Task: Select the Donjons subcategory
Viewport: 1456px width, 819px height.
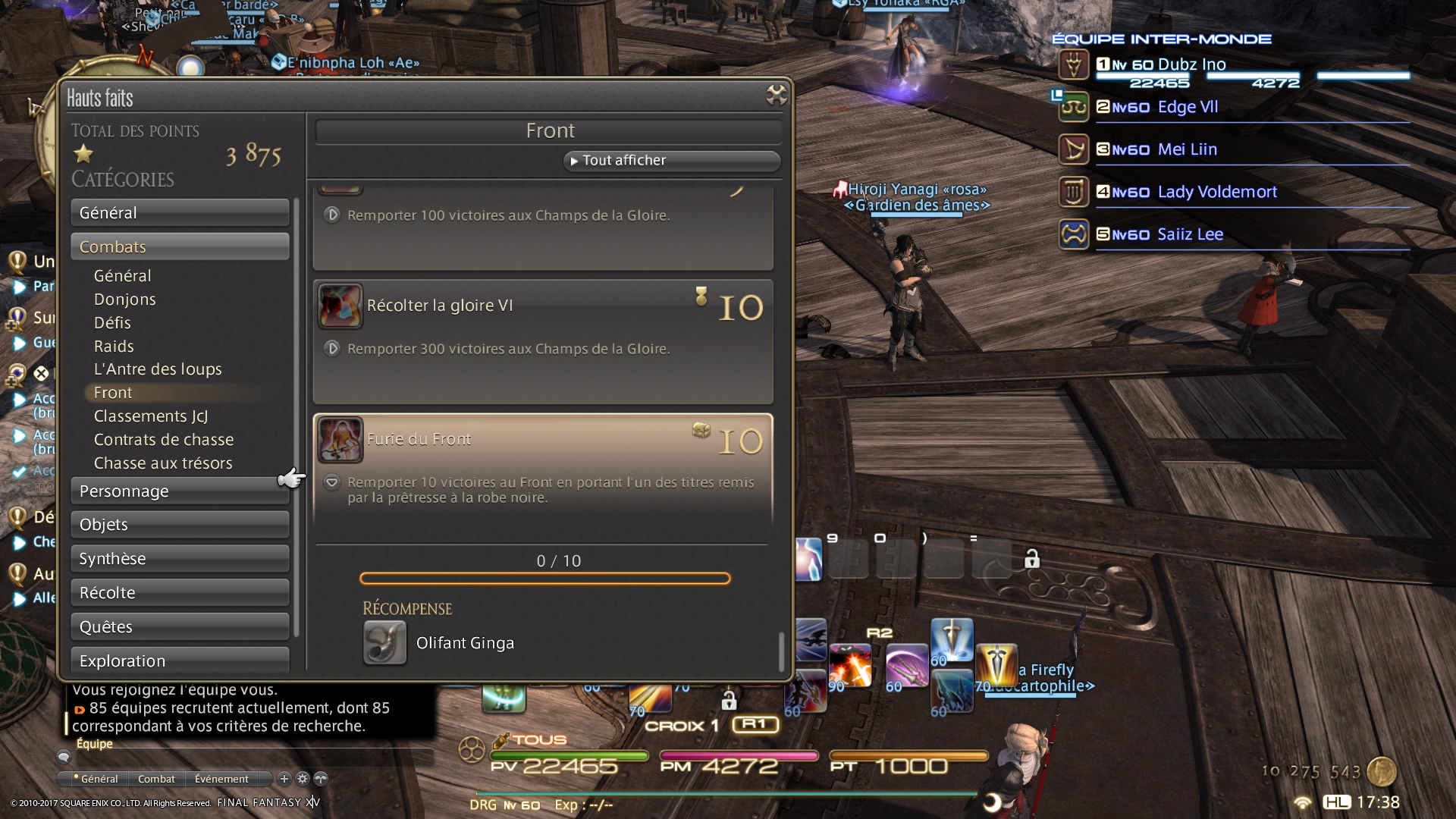Action: coord(125,300)
